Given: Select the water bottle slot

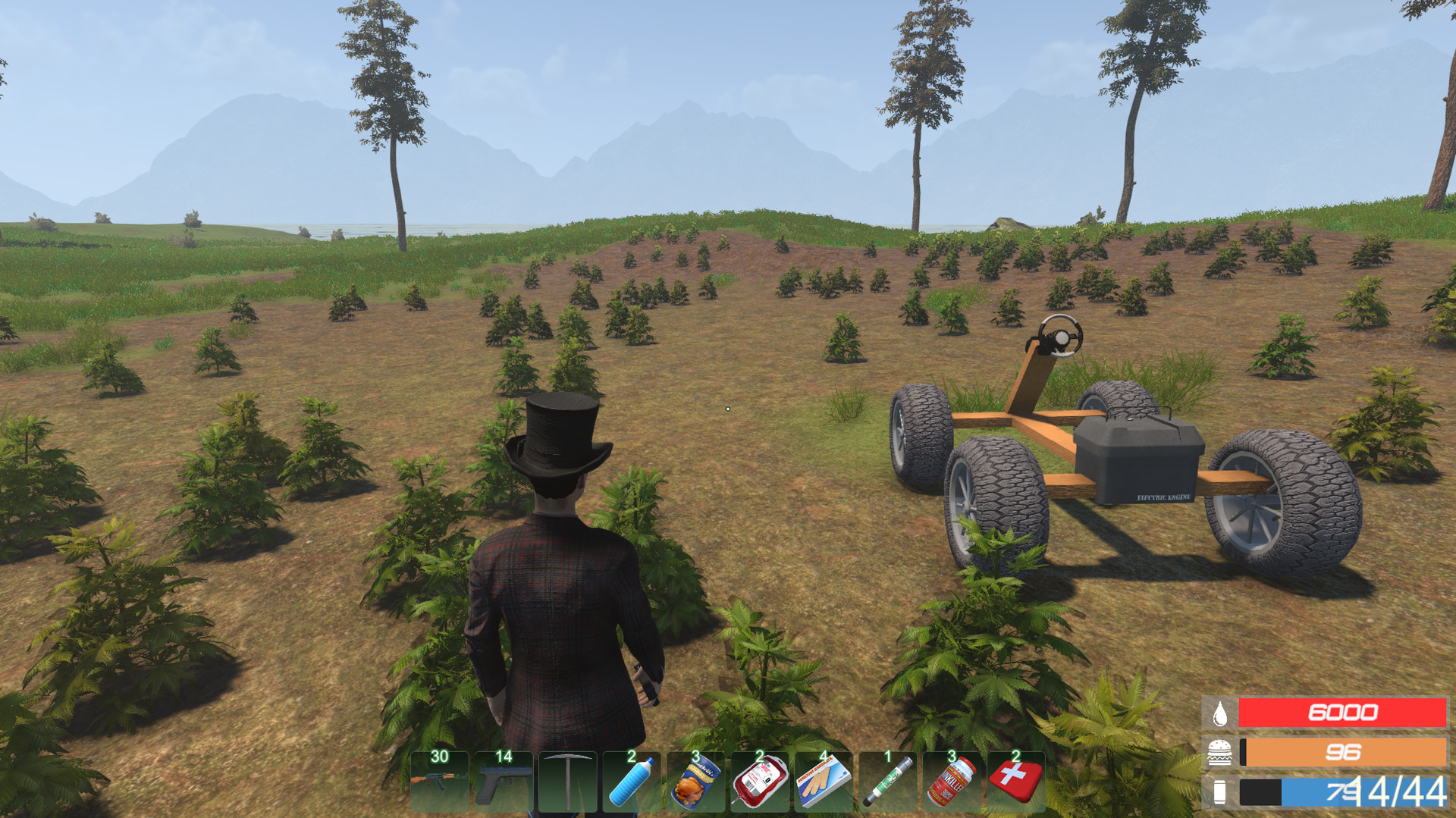Looking at the screenshot, I should (631, 782).
